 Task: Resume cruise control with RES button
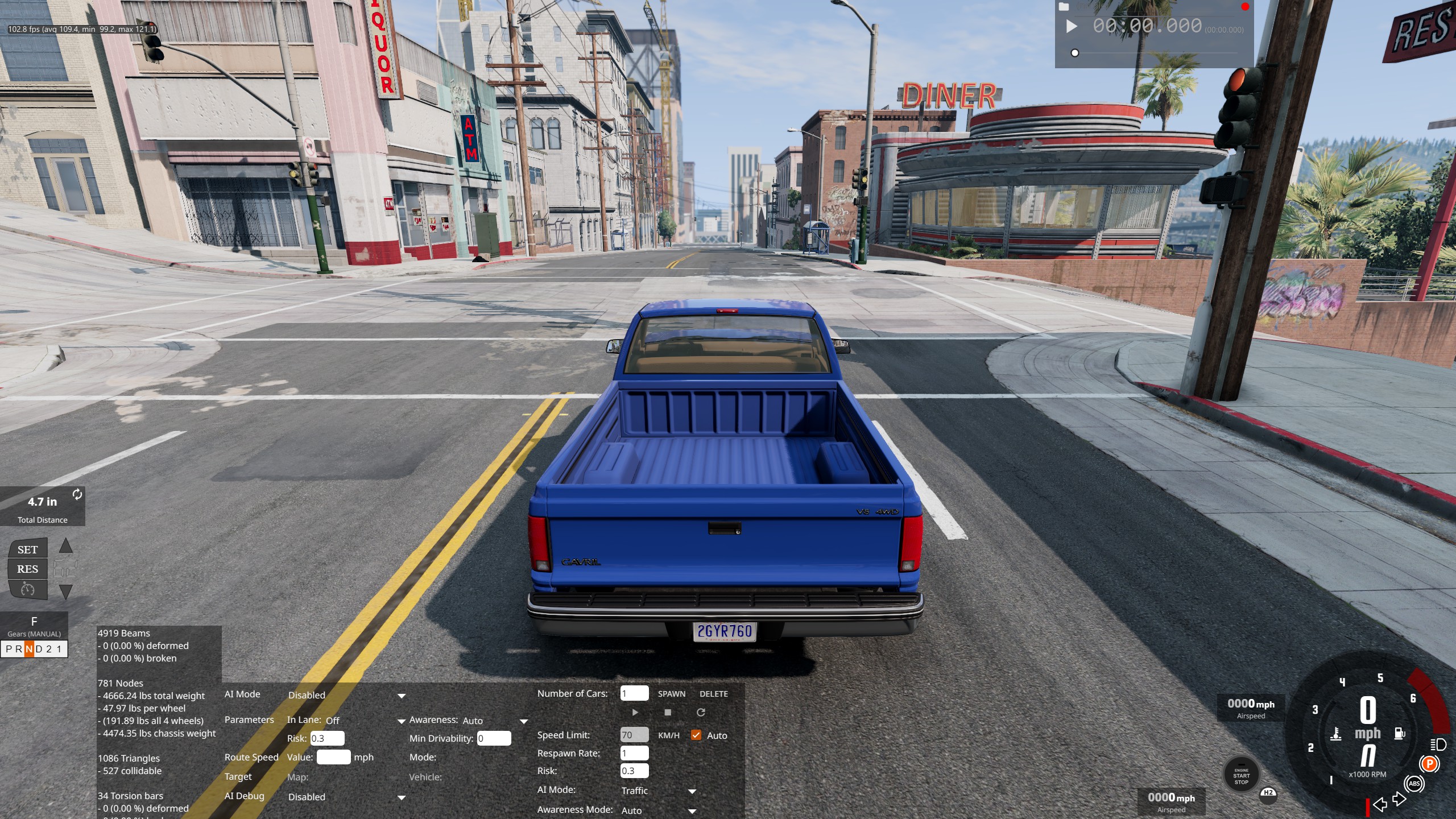click(x=27, y=569)
